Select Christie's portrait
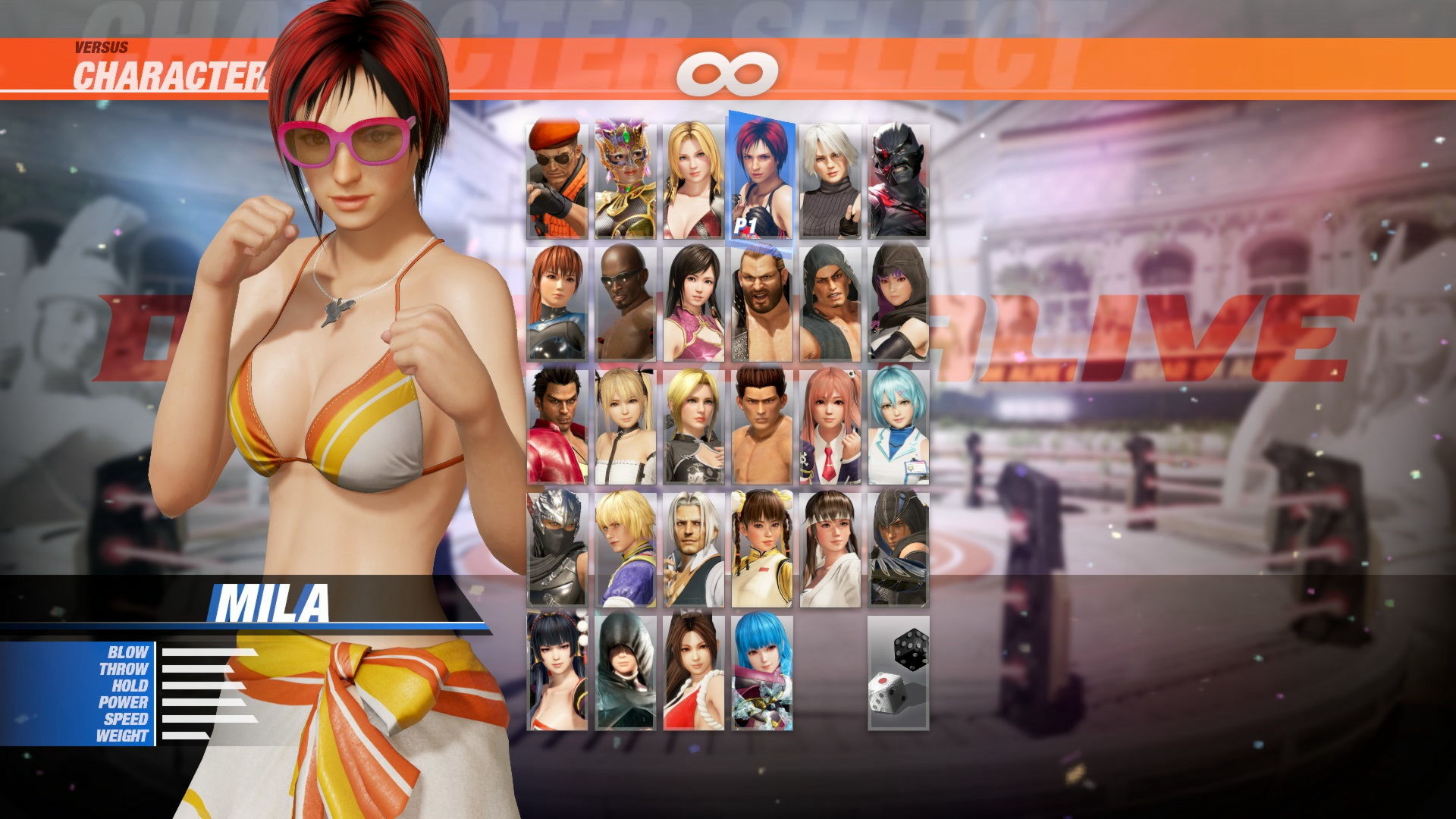The image size is (1456, 819). click(830, 174)
